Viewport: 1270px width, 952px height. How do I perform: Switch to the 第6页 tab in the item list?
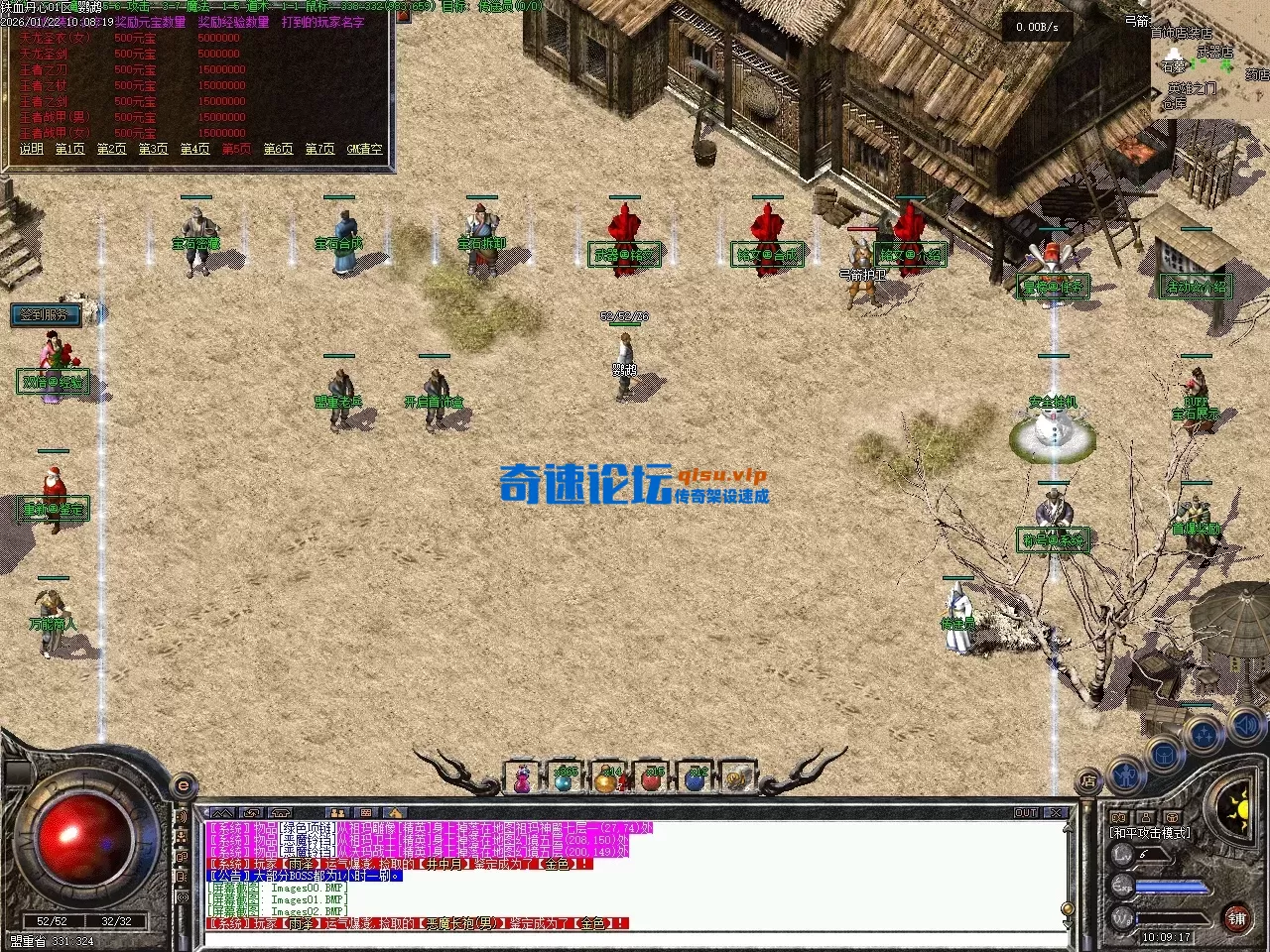pyautogui.click(x=280, y=149)
